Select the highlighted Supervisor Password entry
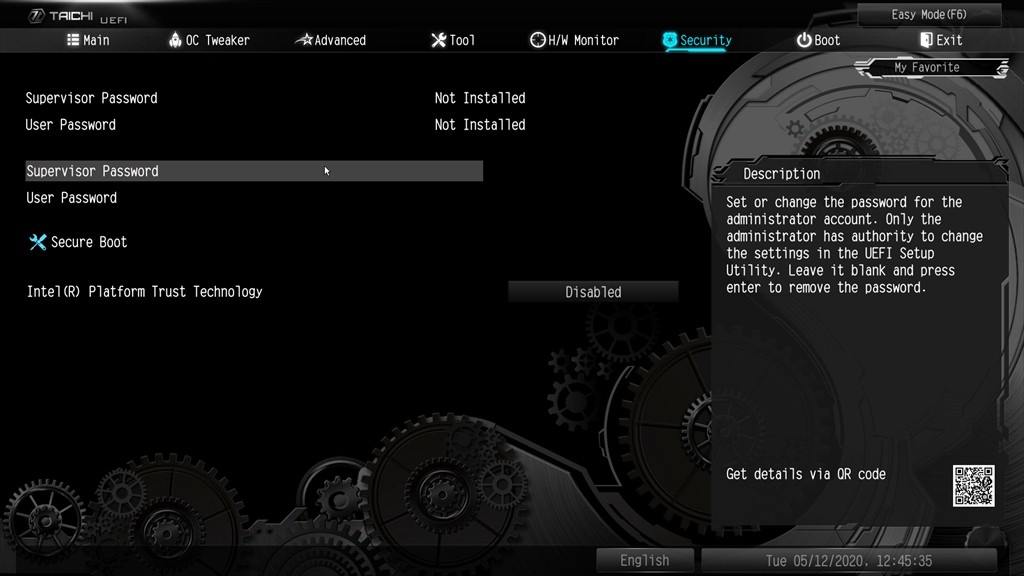Image resolution: width=1024 pixels, height=576 pixels. [x=254, y=171]
